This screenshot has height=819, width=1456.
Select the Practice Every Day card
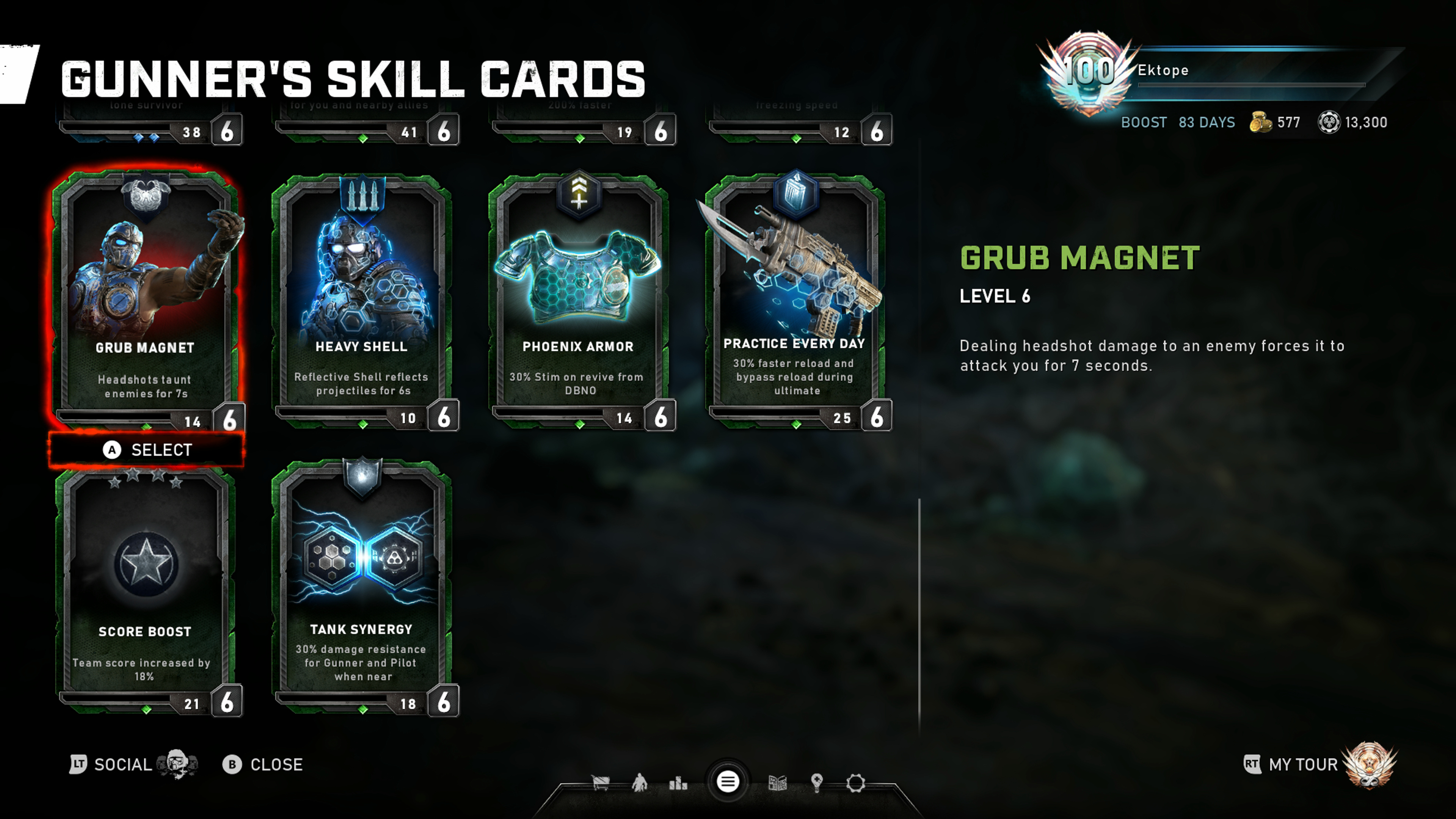pyautogui.click(x=795, y=300)
